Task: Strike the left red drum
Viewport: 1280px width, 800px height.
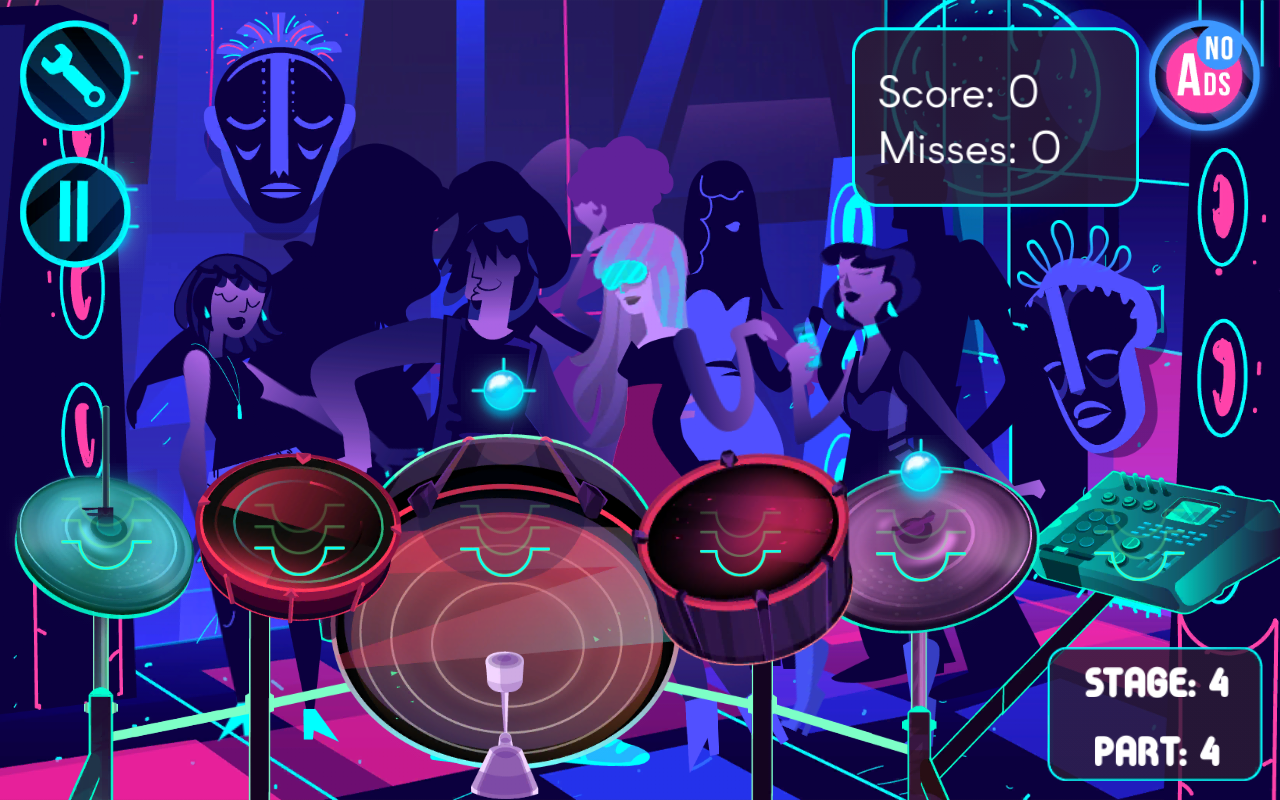Action: click(298, 530)
